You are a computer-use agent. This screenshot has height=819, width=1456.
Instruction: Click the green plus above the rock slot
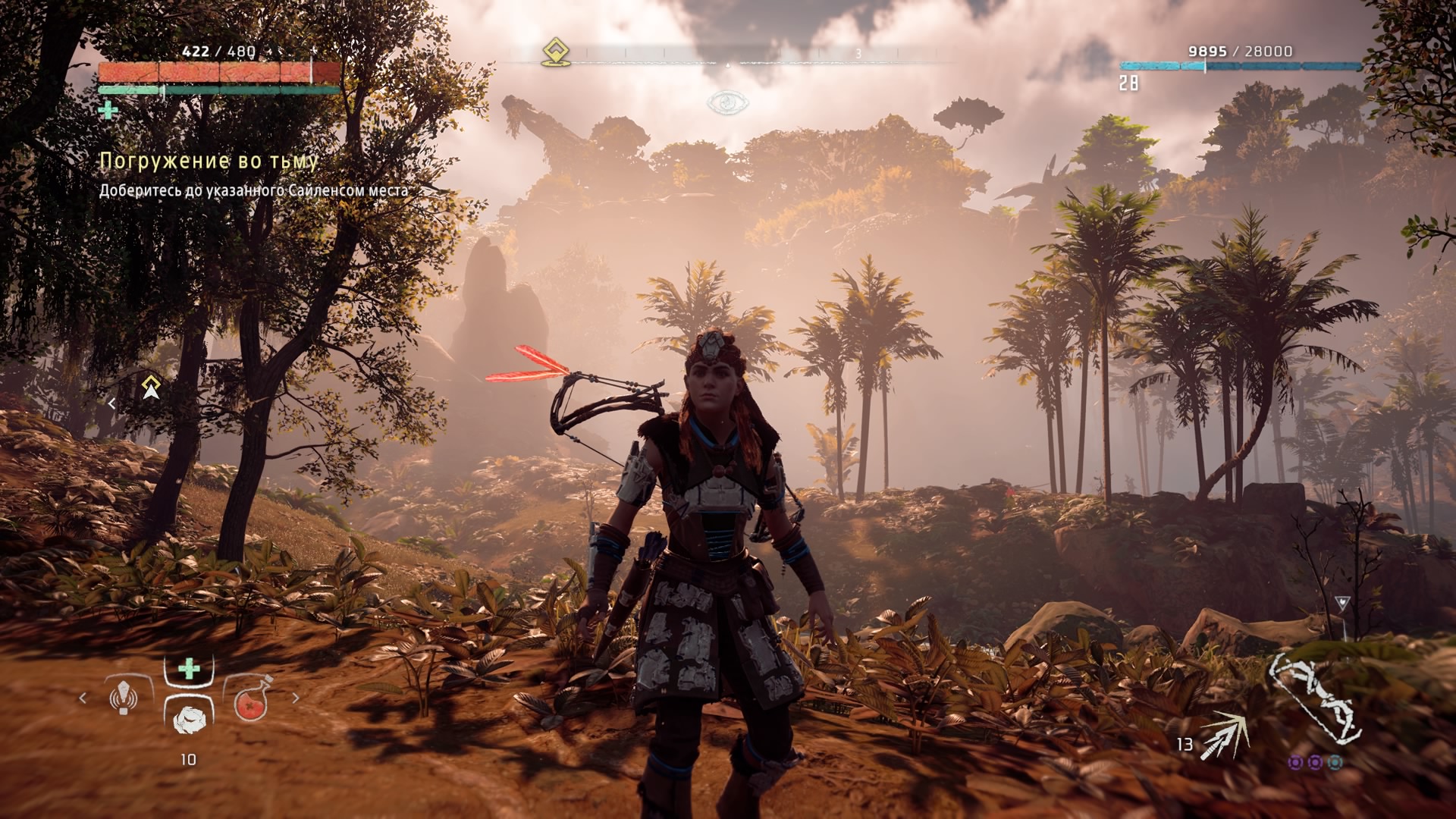pyautogui.click(x=189, y=669)
